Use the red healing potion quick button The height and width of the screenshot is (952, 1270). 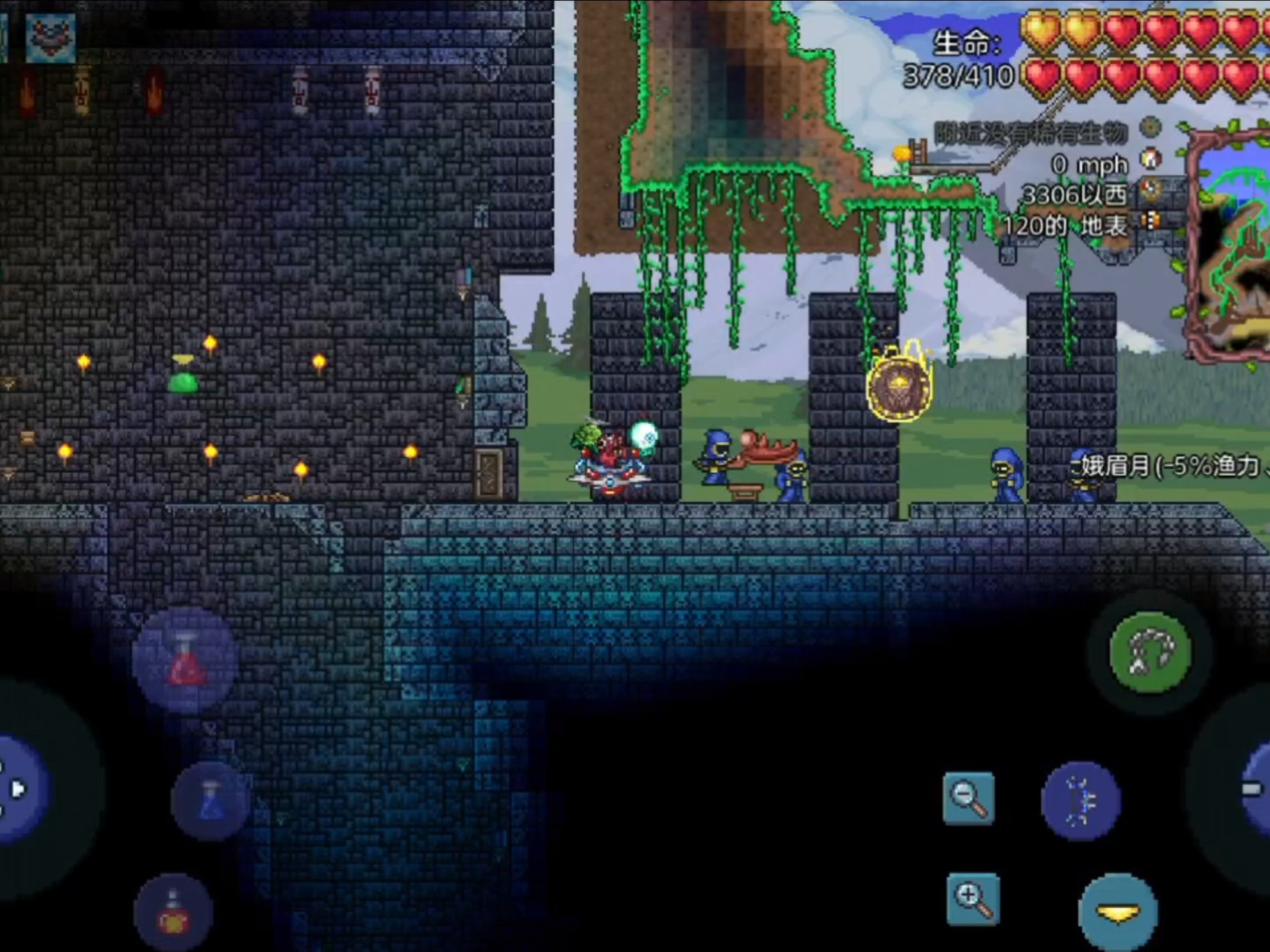tap(185, 661)
